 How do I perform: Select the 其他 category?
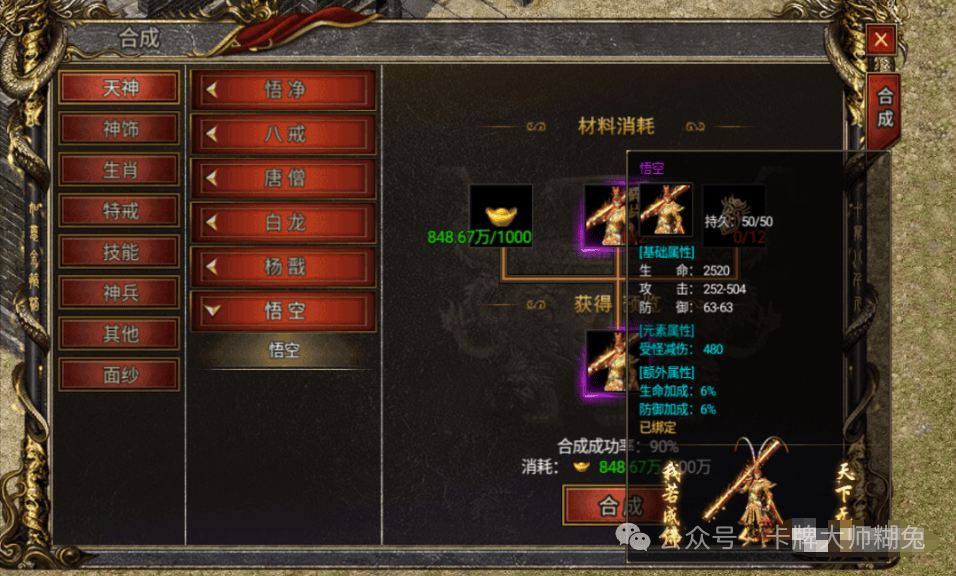click(x=120, y=334)
